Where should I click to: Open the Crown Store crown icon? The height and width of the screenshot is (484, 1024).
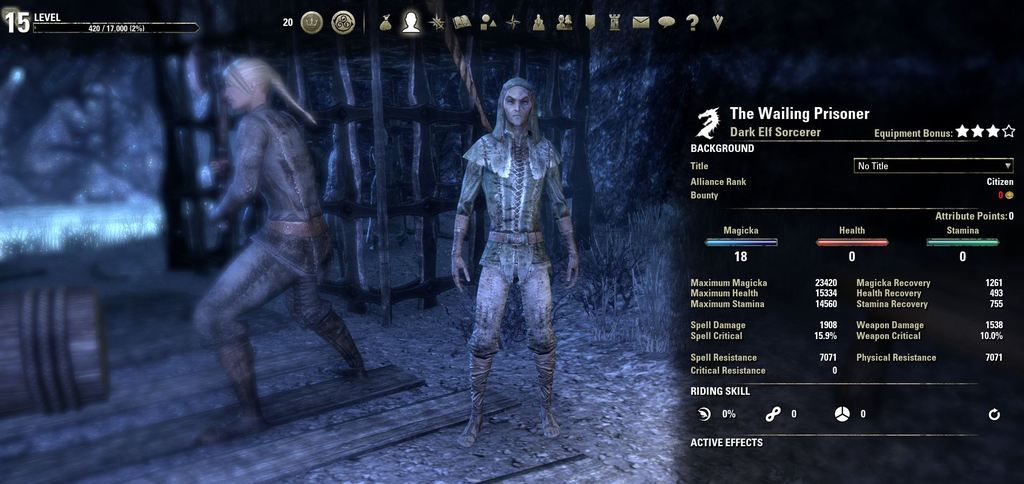312,21
